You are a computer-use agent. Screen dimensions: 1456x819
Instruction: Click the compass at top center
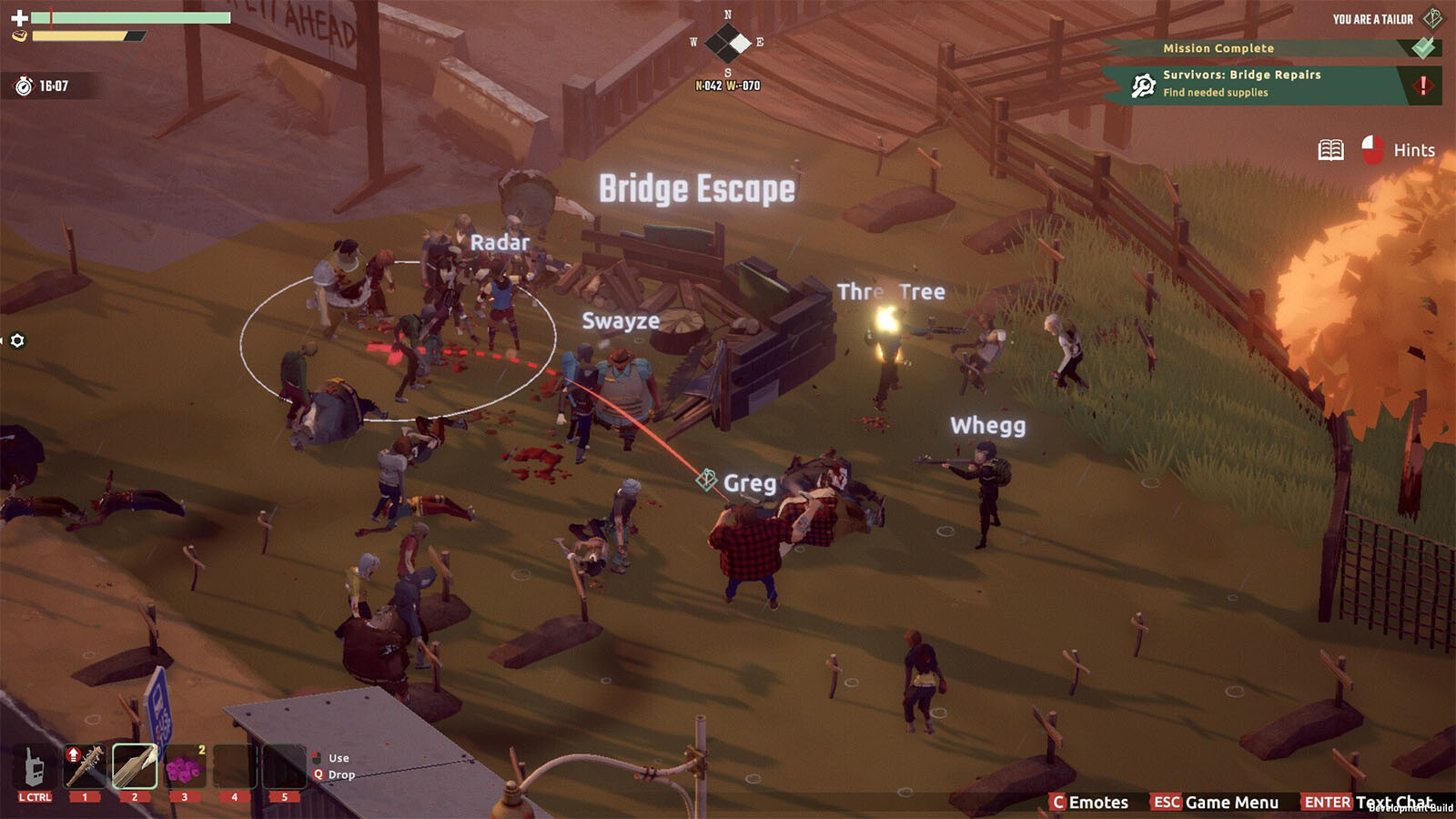click(x=727, y=43)
